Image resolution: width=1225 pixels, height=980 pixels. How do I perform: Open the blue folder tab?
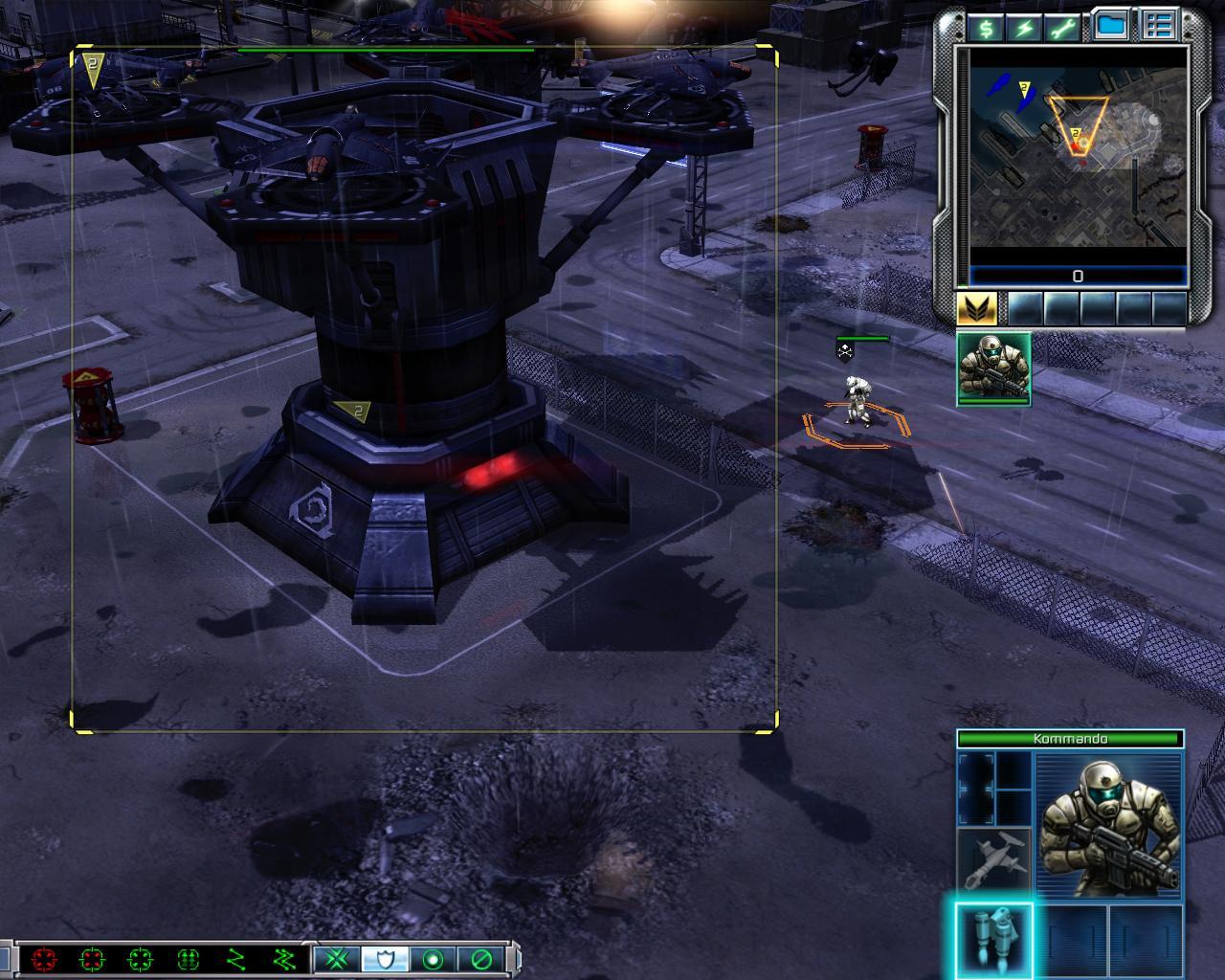[x=1111, y=26]
